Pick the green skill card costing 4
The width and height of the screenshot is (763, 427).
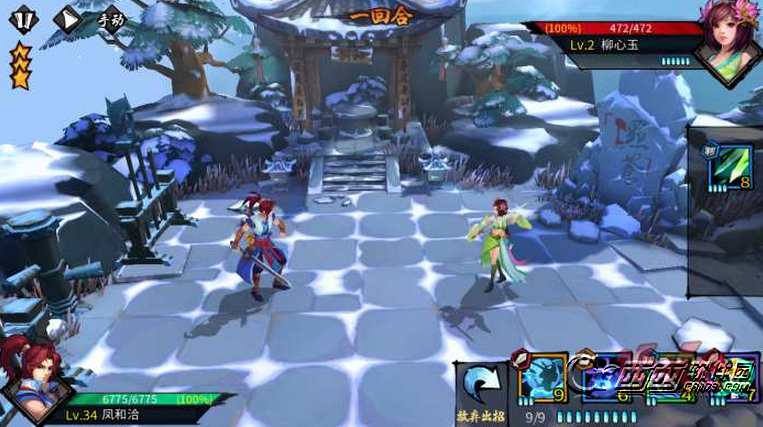[669, 379]
